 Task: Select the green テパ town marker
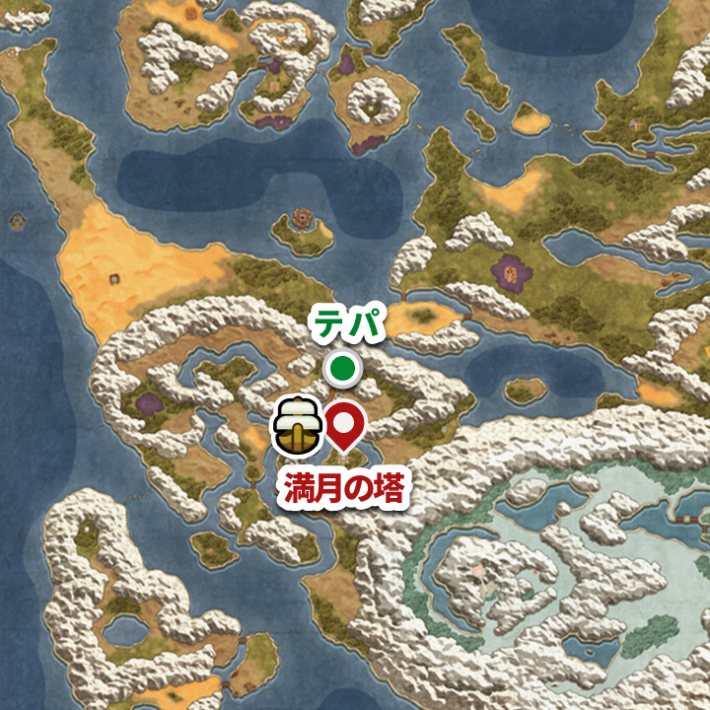click(x=343, y=369)
